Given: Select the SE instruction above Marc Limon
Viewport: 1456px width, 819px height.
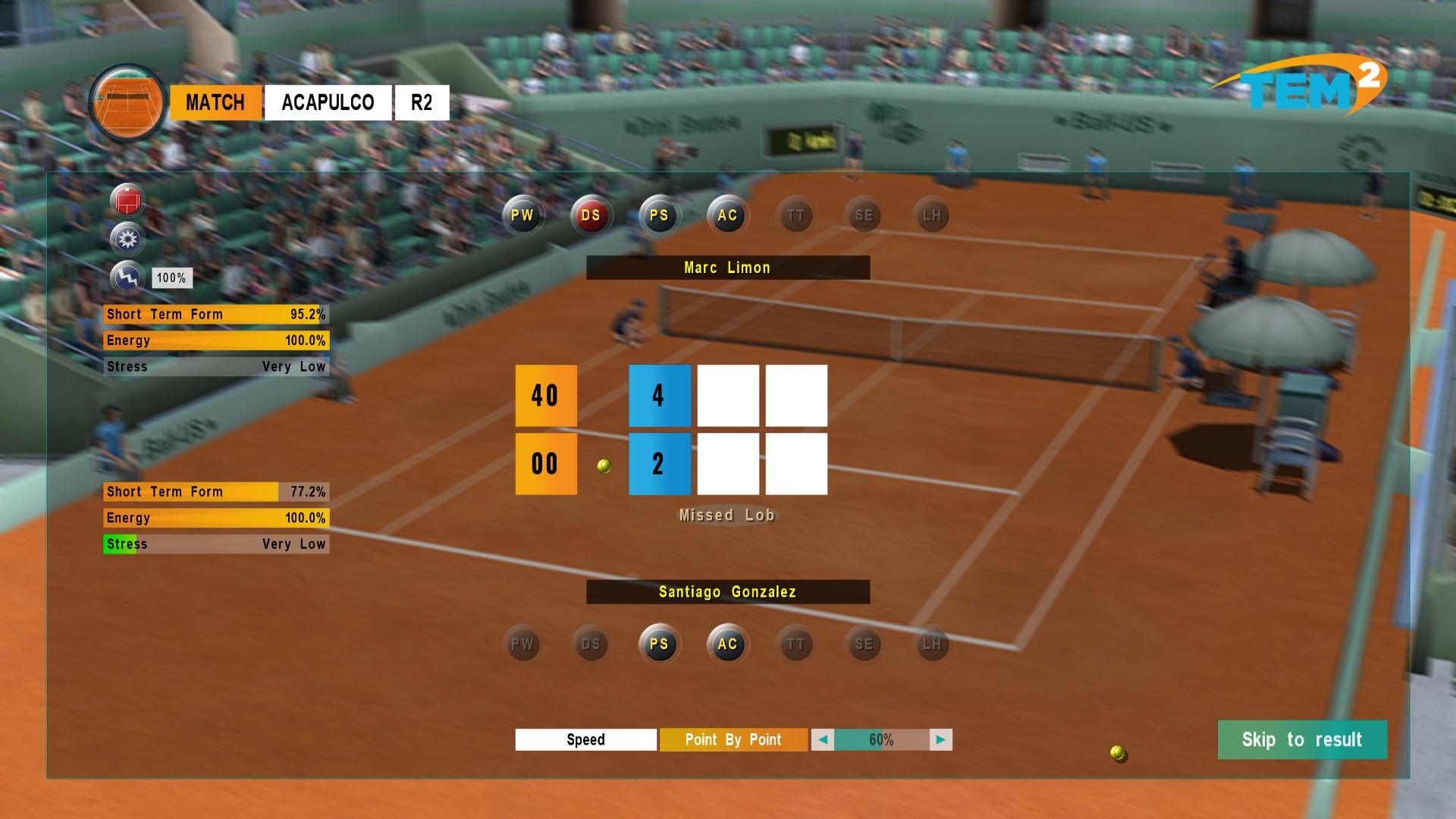Looking at the screenshot, I should pyautogui.click(x=864, y=215).
